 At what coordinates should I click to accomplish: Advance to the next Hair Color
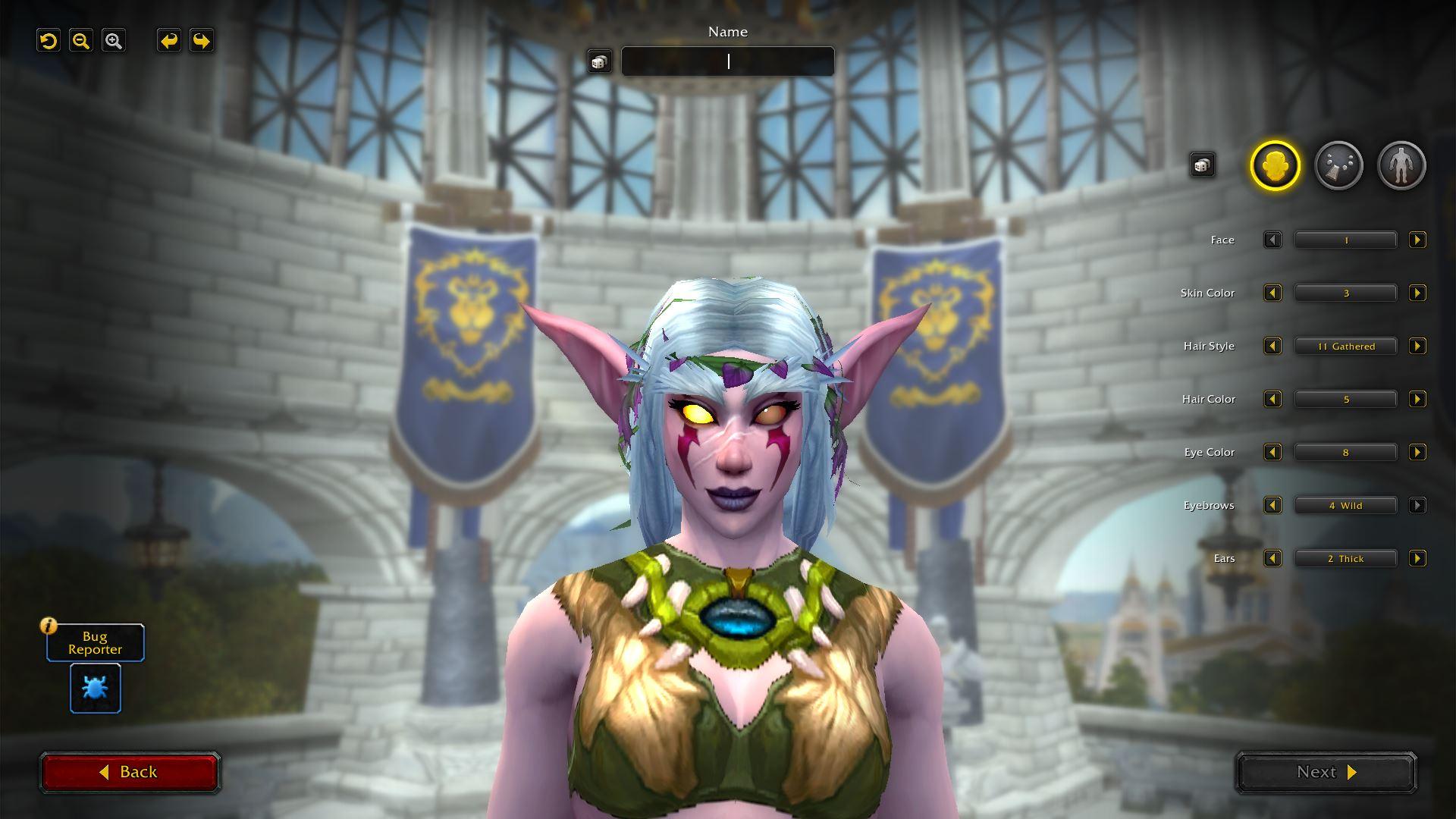click(1417, 400)
